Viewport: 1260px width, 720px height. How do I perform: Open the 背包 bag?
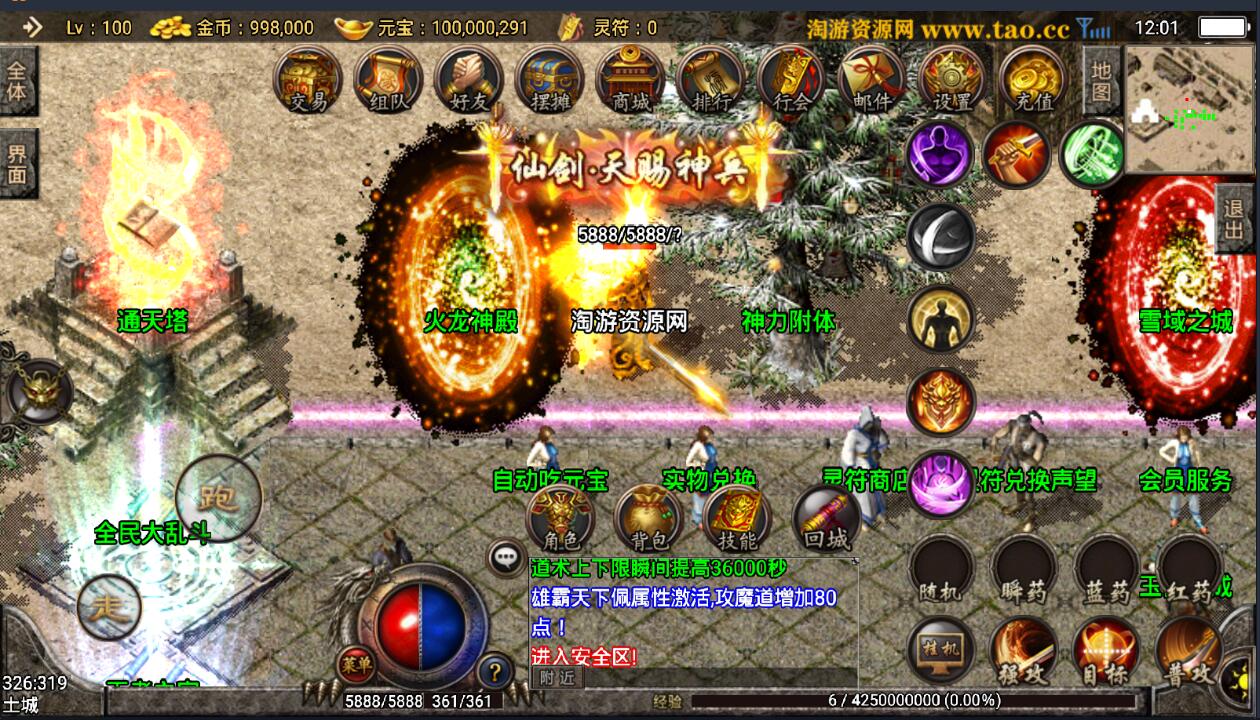649,518
